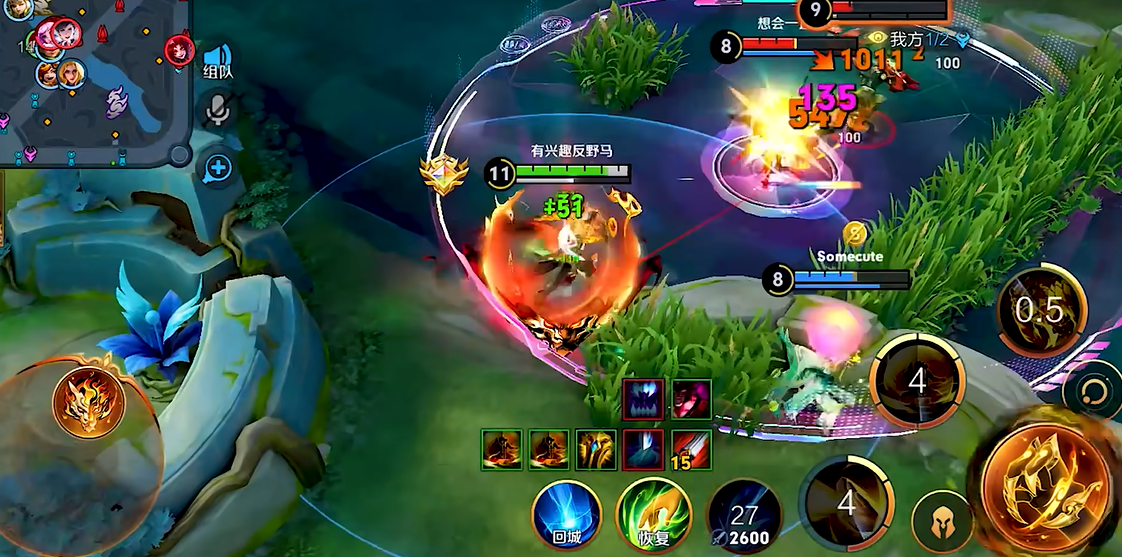The image size is (1122, 557).
Task: Activate the 回城 recall button
Action: tap(566, 512)
